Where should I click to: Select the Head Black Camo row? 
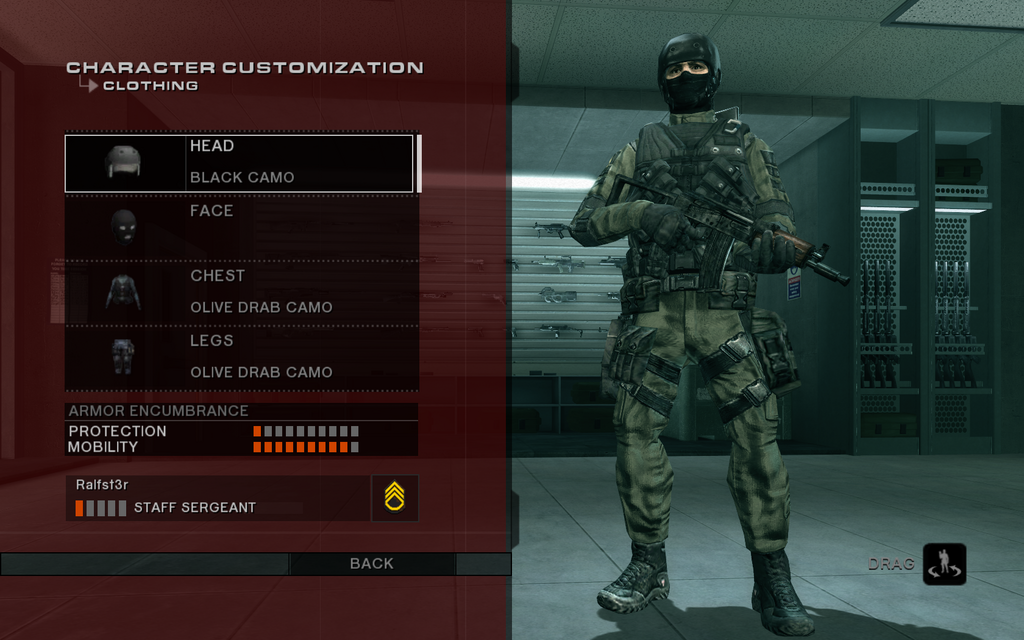(x=240, y=163)
